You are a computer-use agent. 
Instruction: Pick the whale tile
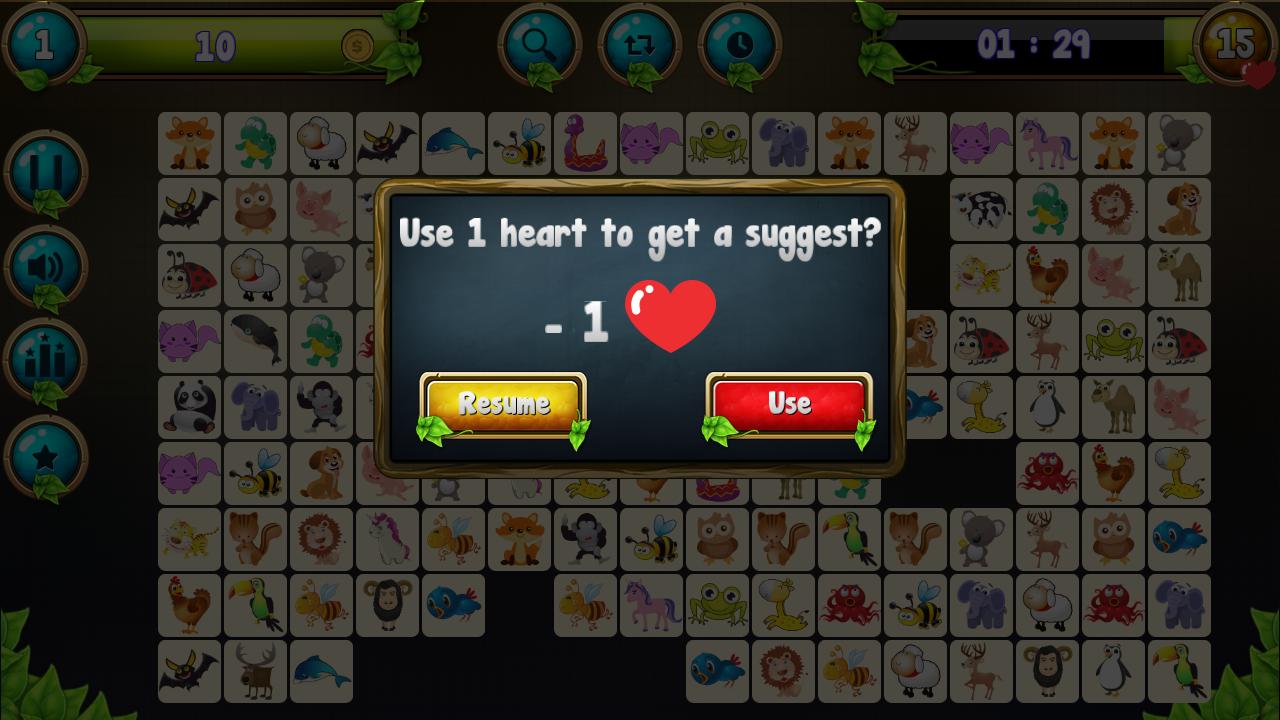[x=255, y=341]
